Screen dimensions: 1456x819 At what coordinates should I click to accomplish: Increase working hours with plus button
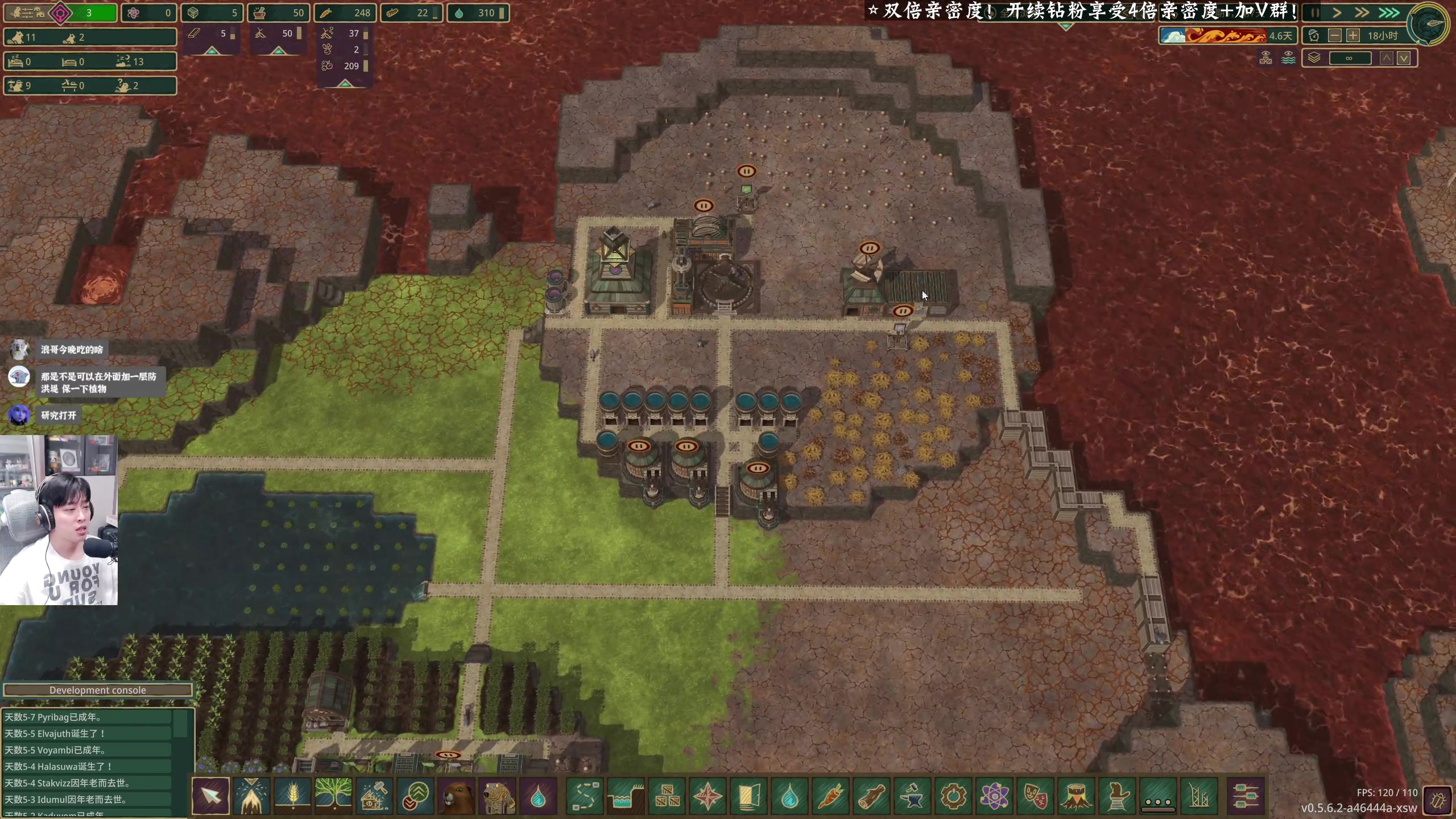point(1353,36)
